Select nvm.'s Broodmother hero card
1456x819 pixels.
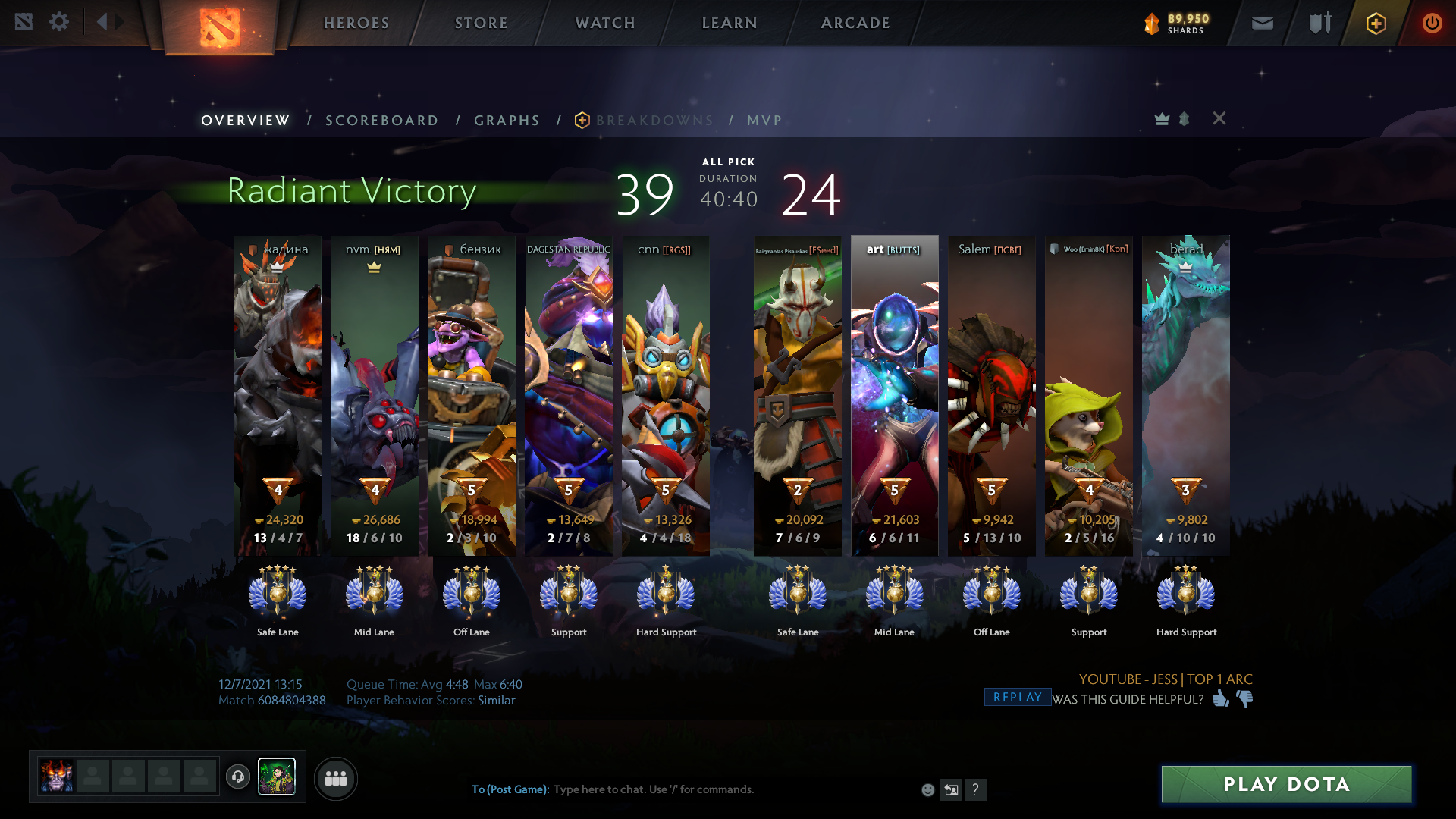coord(375,394)
